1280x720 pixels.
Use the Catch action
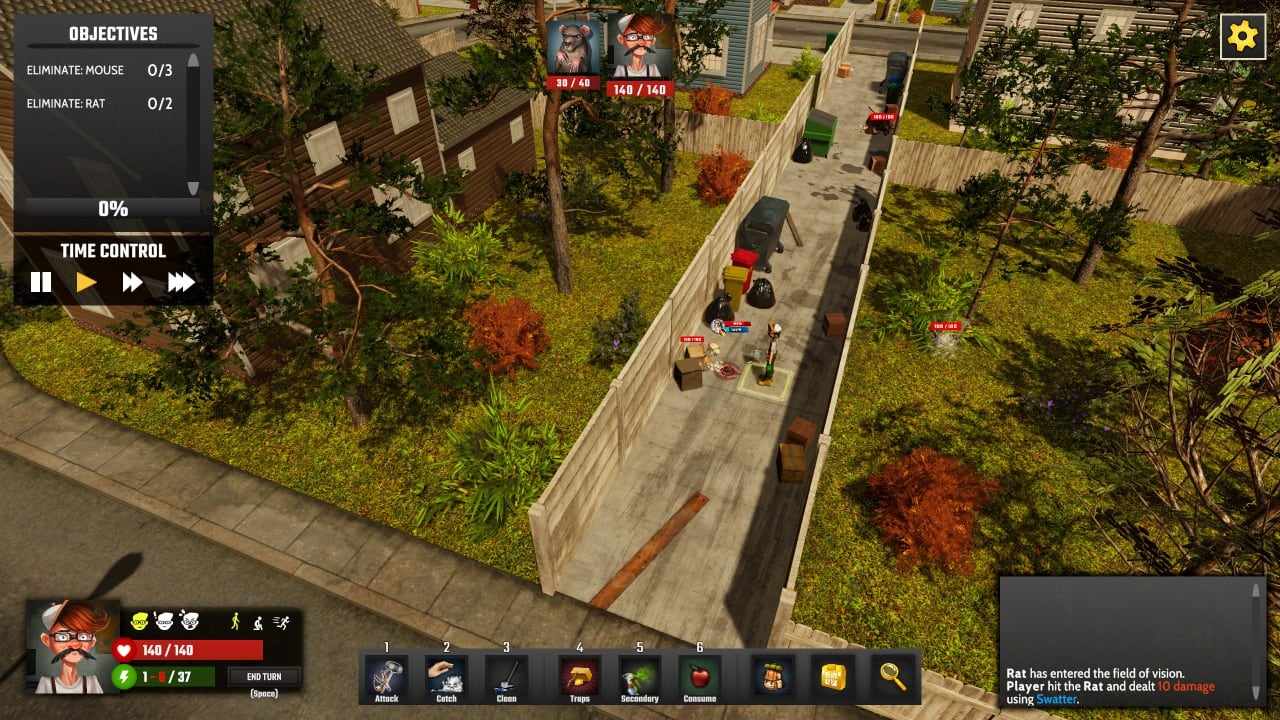(446, 675)
